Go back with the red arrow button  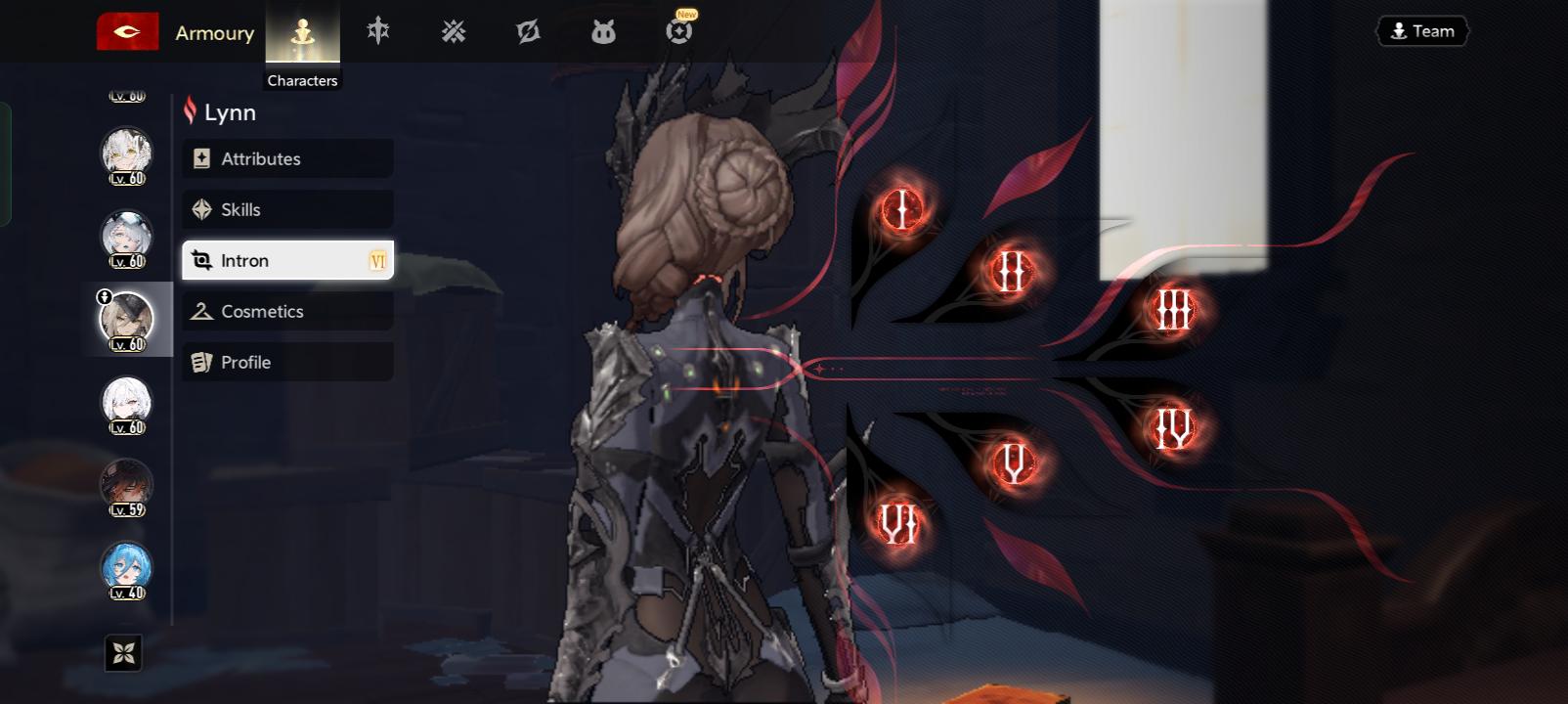(127, 31)
